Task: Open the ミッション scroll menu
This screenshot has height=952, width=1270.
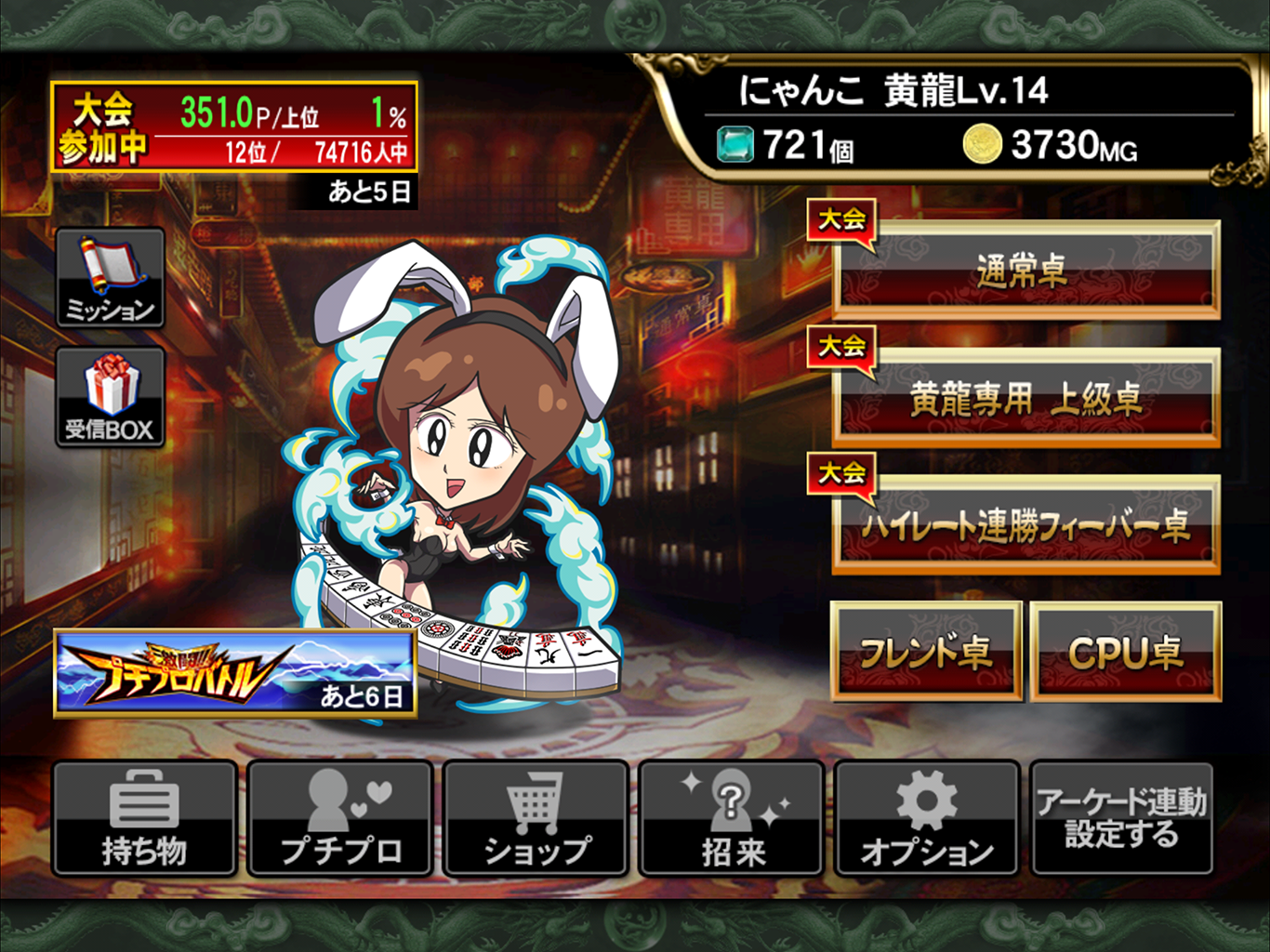Action: point(111,278)
